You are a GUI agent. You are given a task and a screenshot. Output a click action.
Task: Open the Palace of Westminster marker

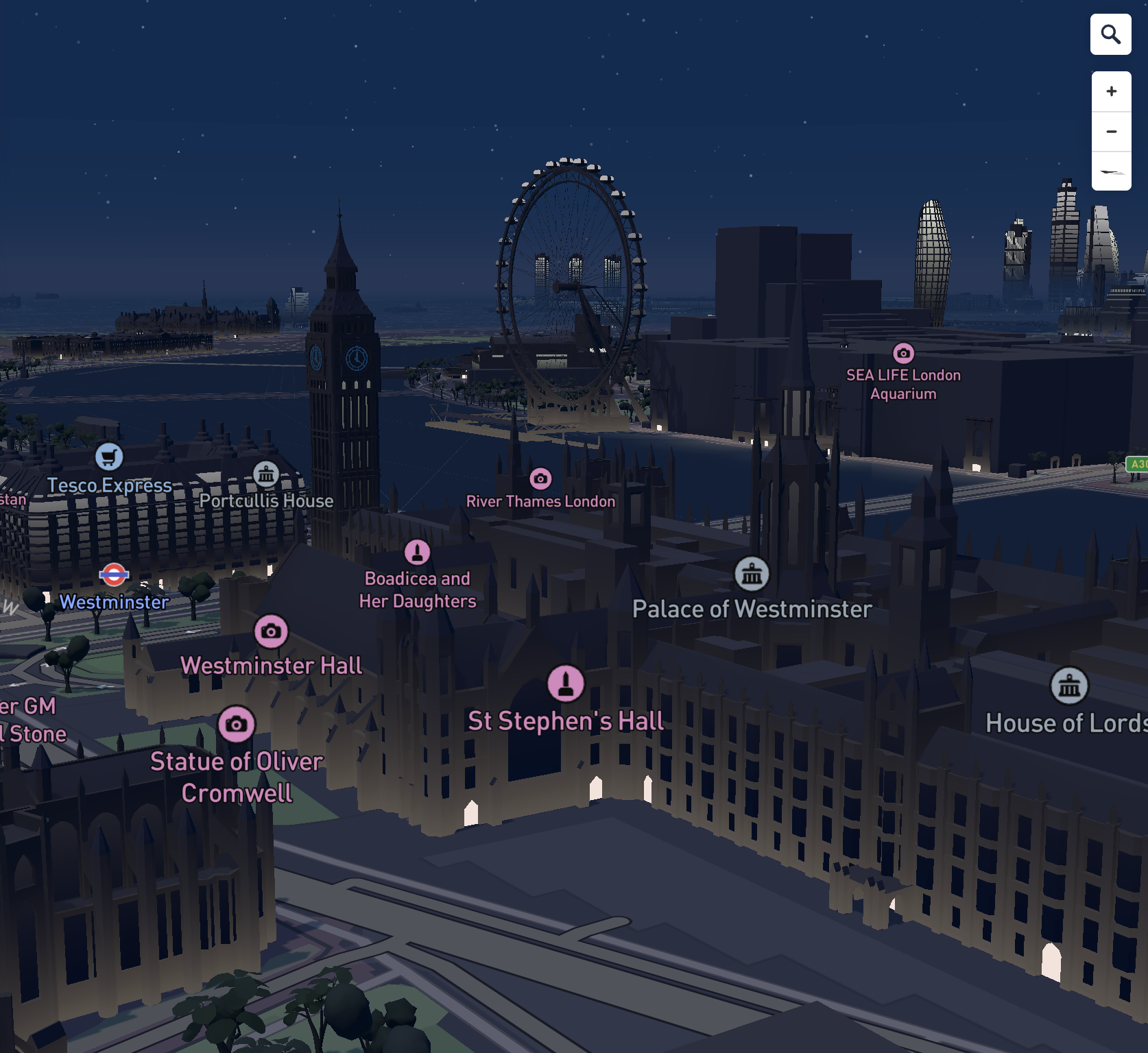[x=752, y=574]
